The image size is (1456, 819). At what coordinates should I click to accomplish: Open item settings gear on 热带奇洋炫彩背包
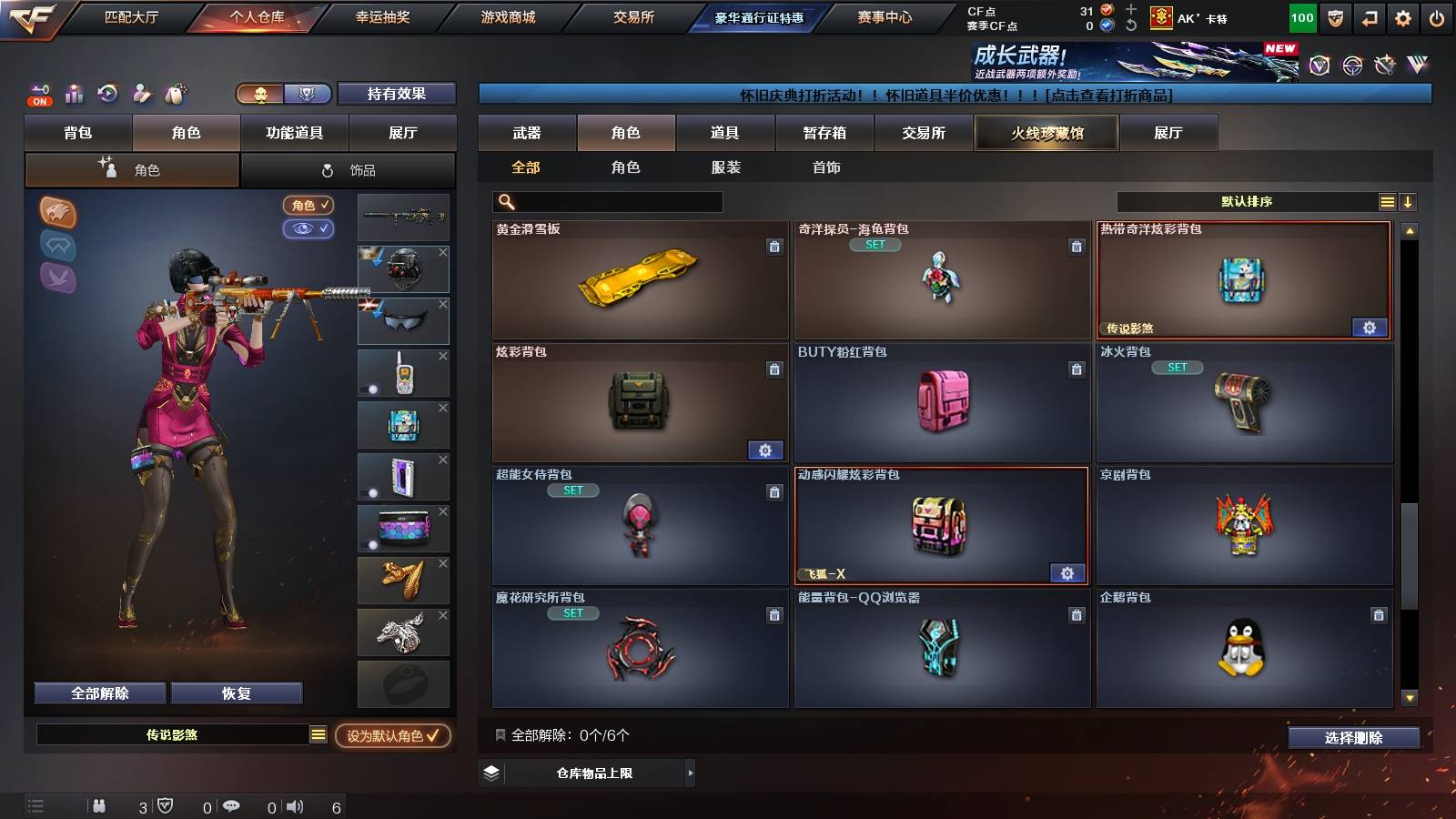click(x=1370, y=328)
